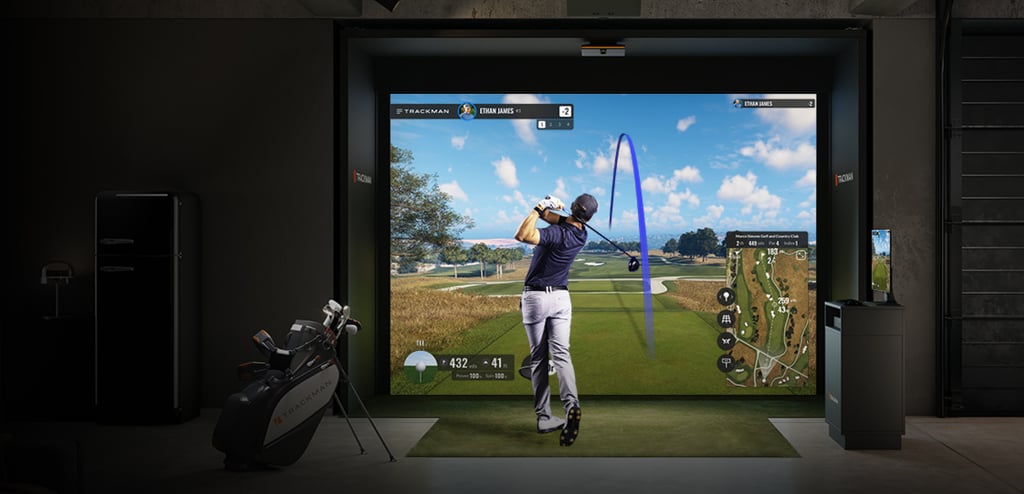Select the highlighted page 1 indicator

[x=542, y=125]
